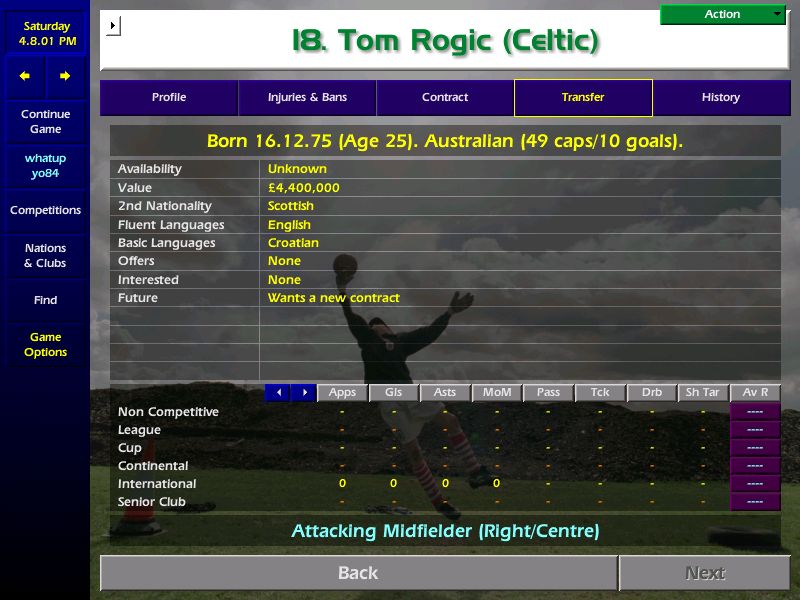Open the Injuries & Bans tab
800x600 pixels.
click(307, 97)
